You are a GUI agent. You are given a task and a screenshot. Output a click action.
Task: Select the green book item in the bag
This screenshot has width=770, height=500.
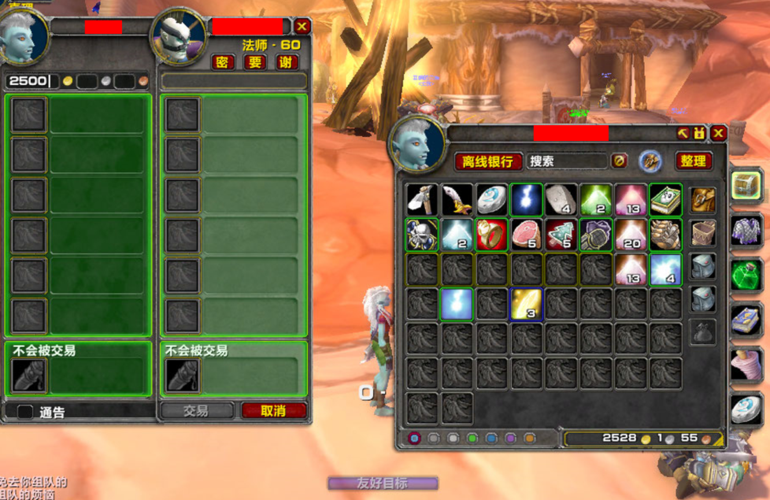(x=665, y=199)
